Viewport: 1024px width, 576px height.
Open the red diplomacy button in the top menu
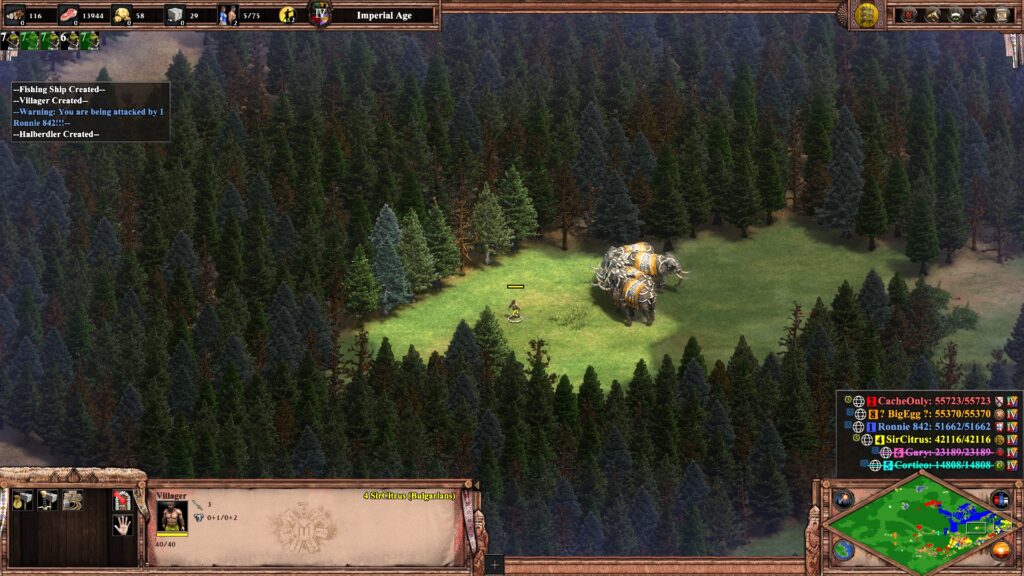point(908,15)
